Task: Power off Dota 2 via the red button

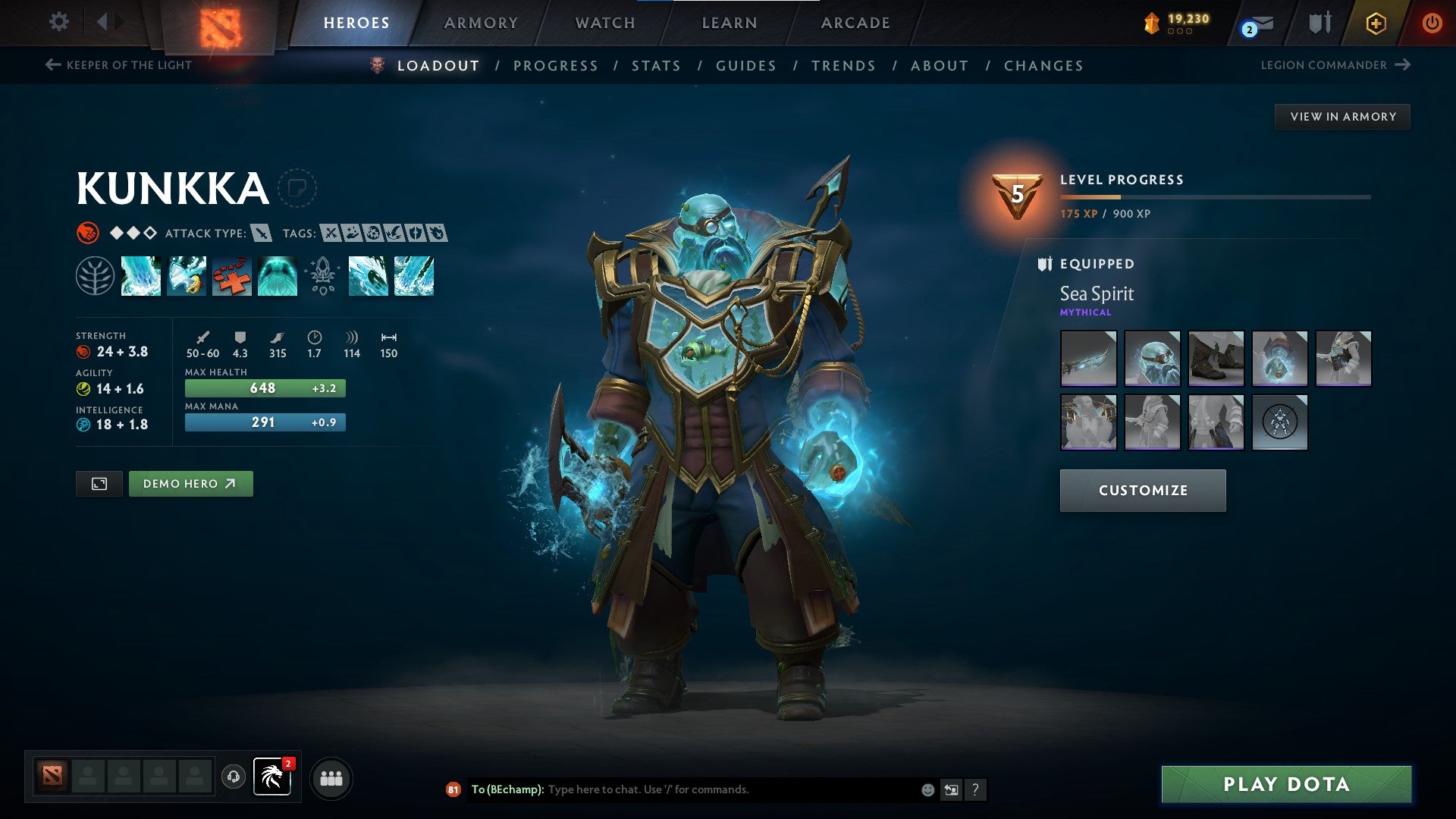Action: pos(1432,23)
